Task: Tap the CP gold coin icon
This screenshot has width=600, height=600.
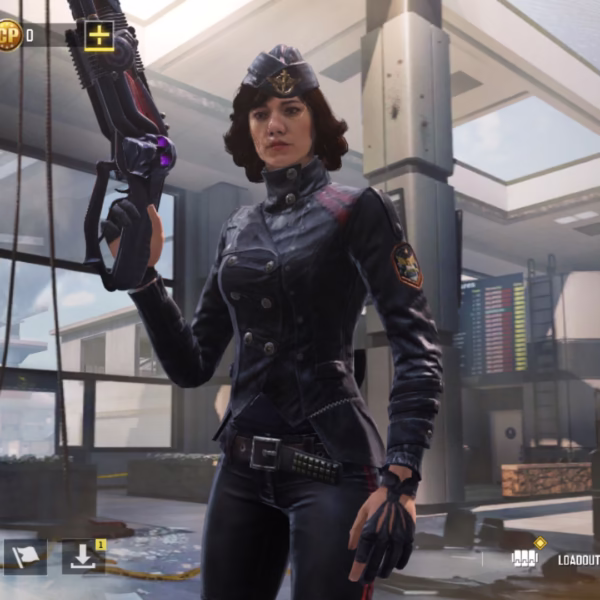Action: (x=9, y=36)
